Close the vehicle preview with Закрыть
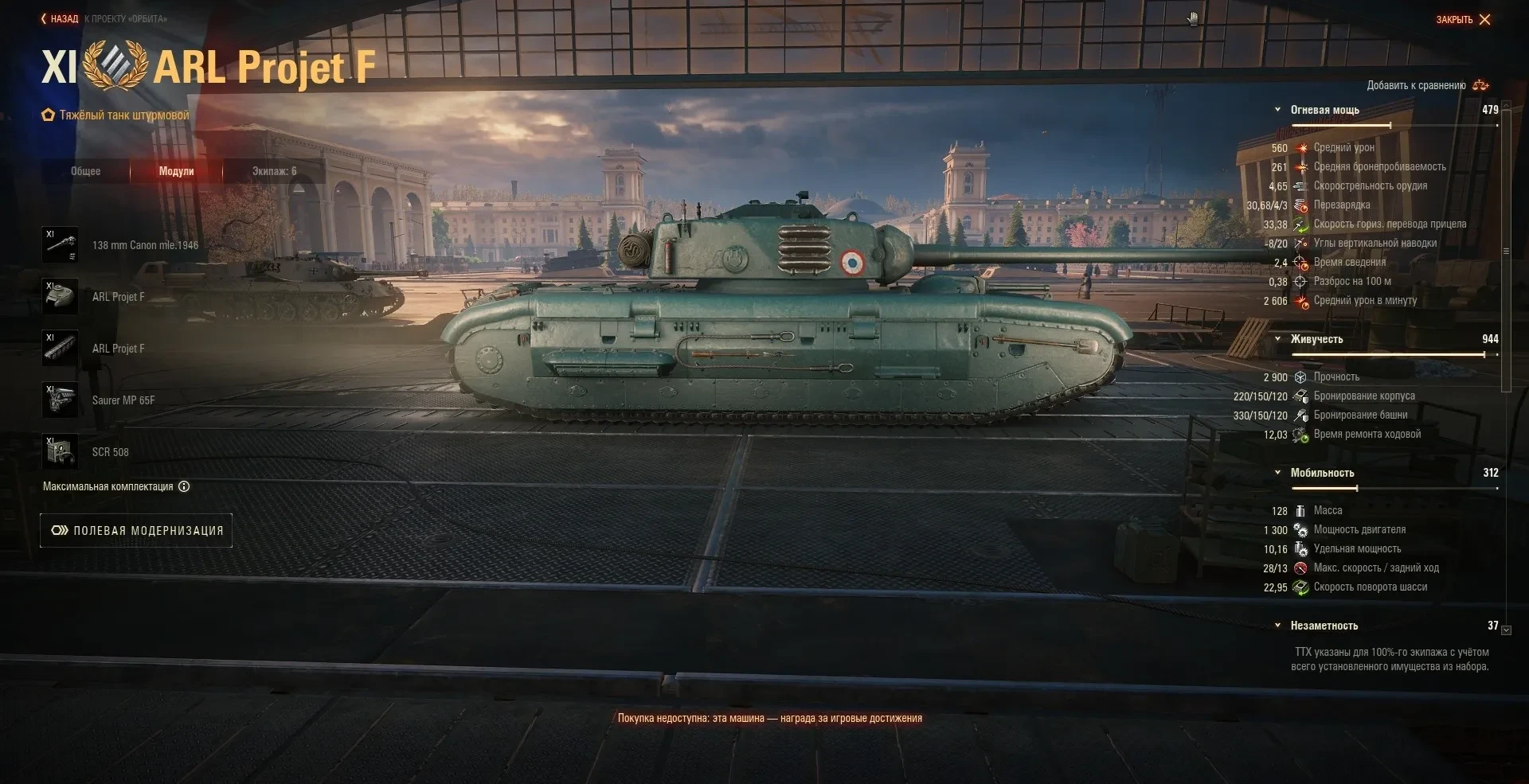Image resolution: width=1529 pixels, height=784 pixels. point(1463,19)
